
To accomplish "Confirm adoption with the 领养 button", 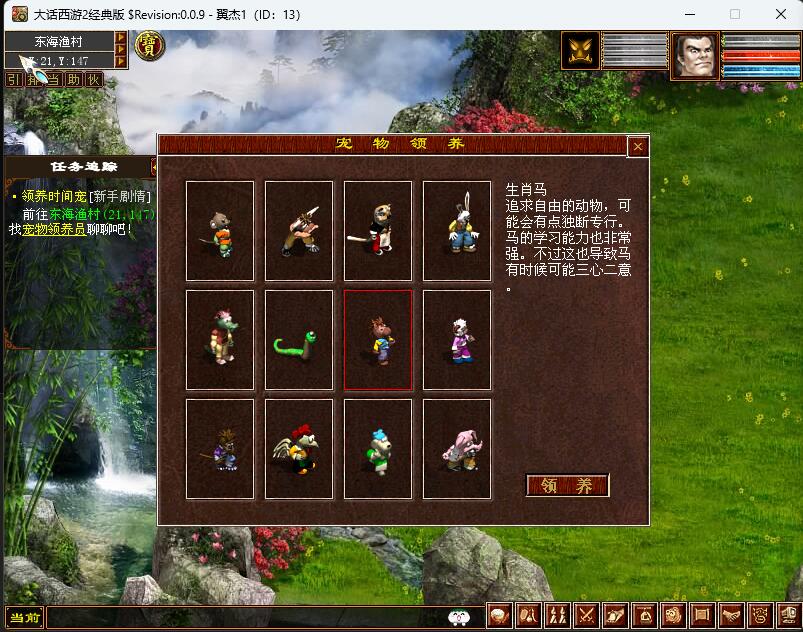I will (567, 486).
